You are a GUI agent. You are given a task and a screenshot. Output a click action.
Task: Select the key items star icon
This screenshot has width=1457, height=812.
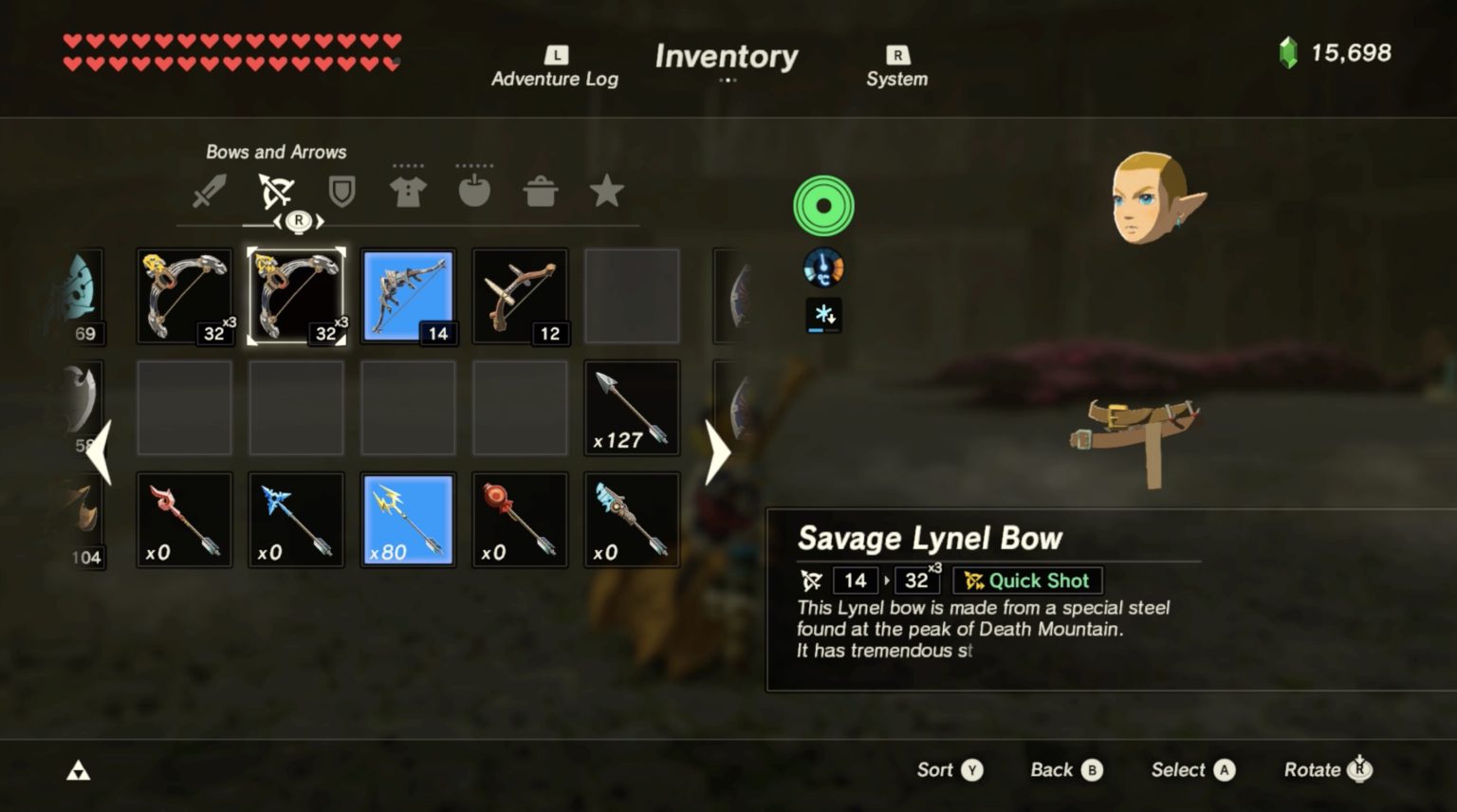coord(607,191)
